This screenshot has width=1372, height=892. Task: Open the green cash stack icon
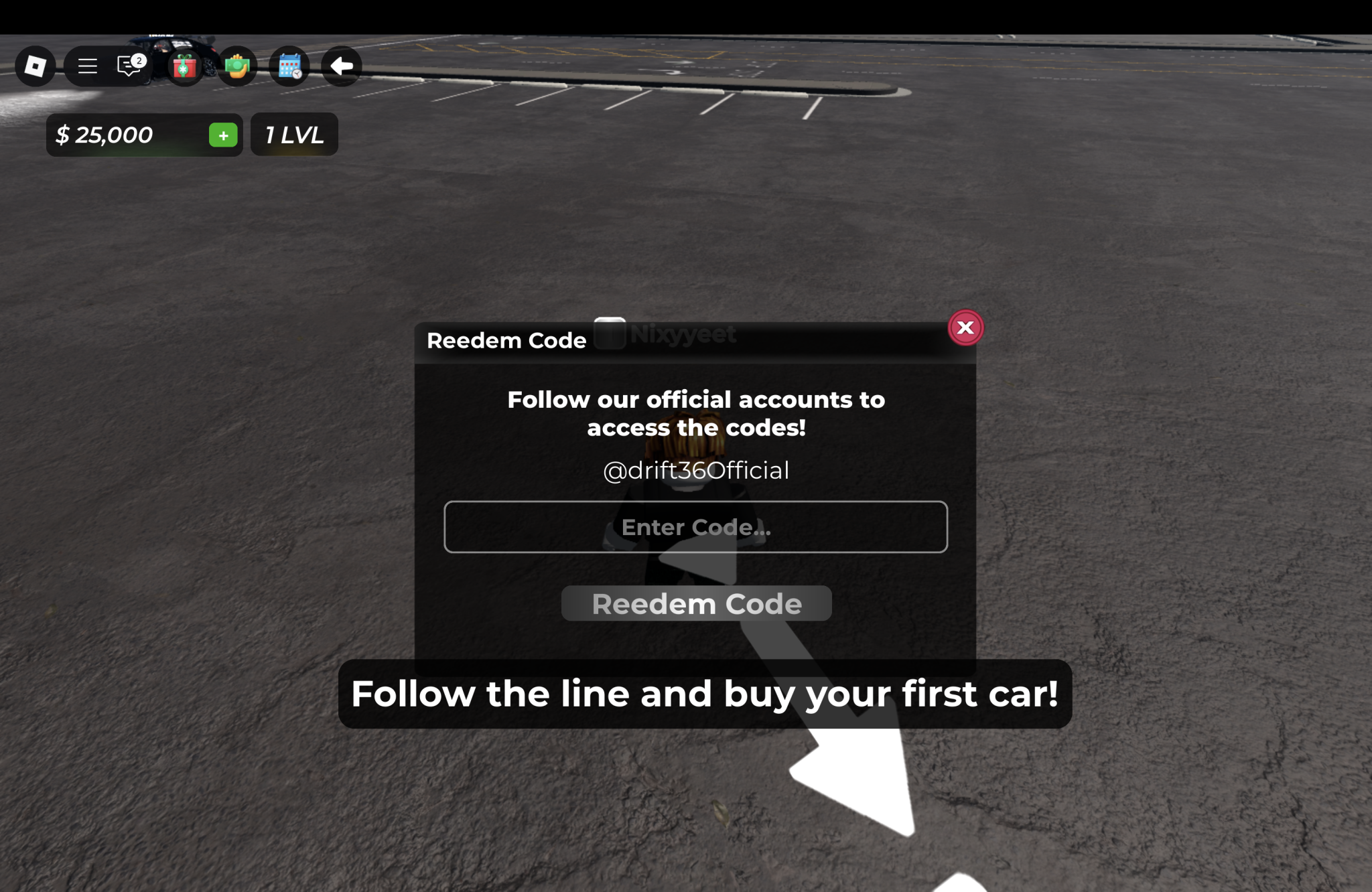coord(236,66)
